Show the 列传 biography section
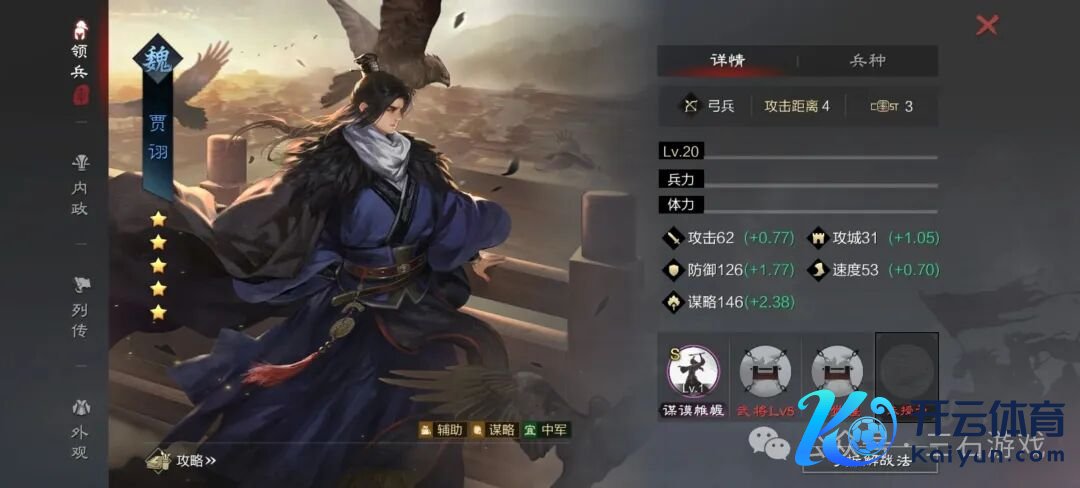The image size is (1080, 488). [x=80, y=307]
